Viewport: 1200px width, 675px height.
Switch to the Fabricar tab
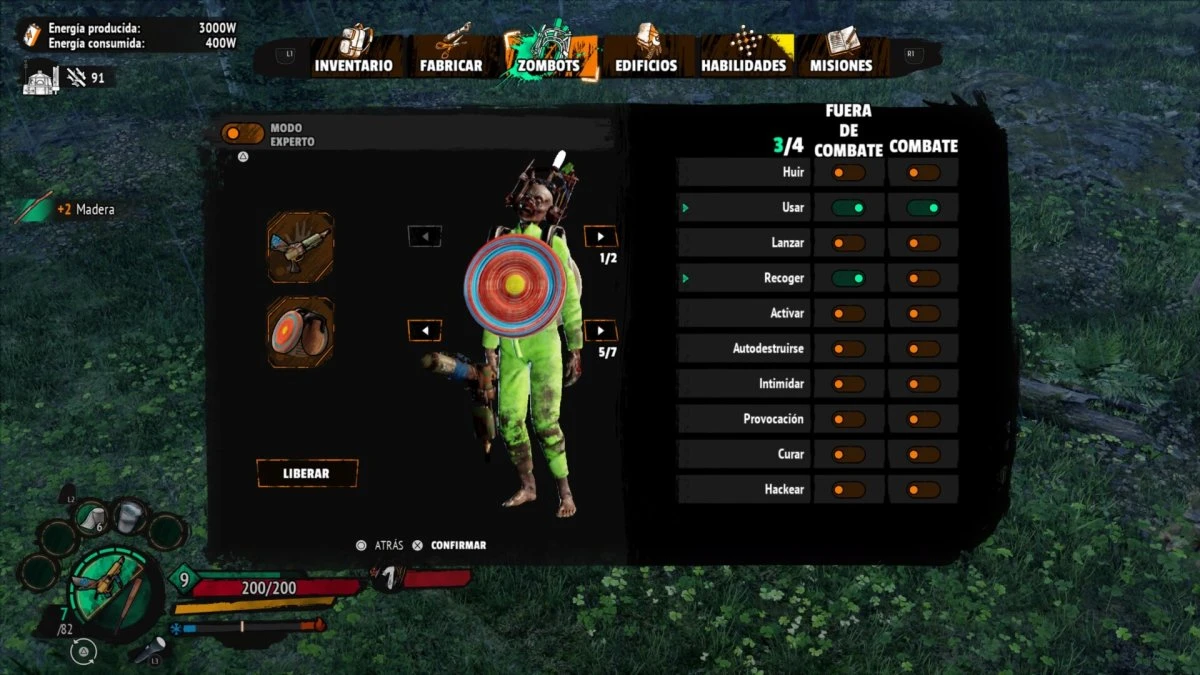click(451, 56)
